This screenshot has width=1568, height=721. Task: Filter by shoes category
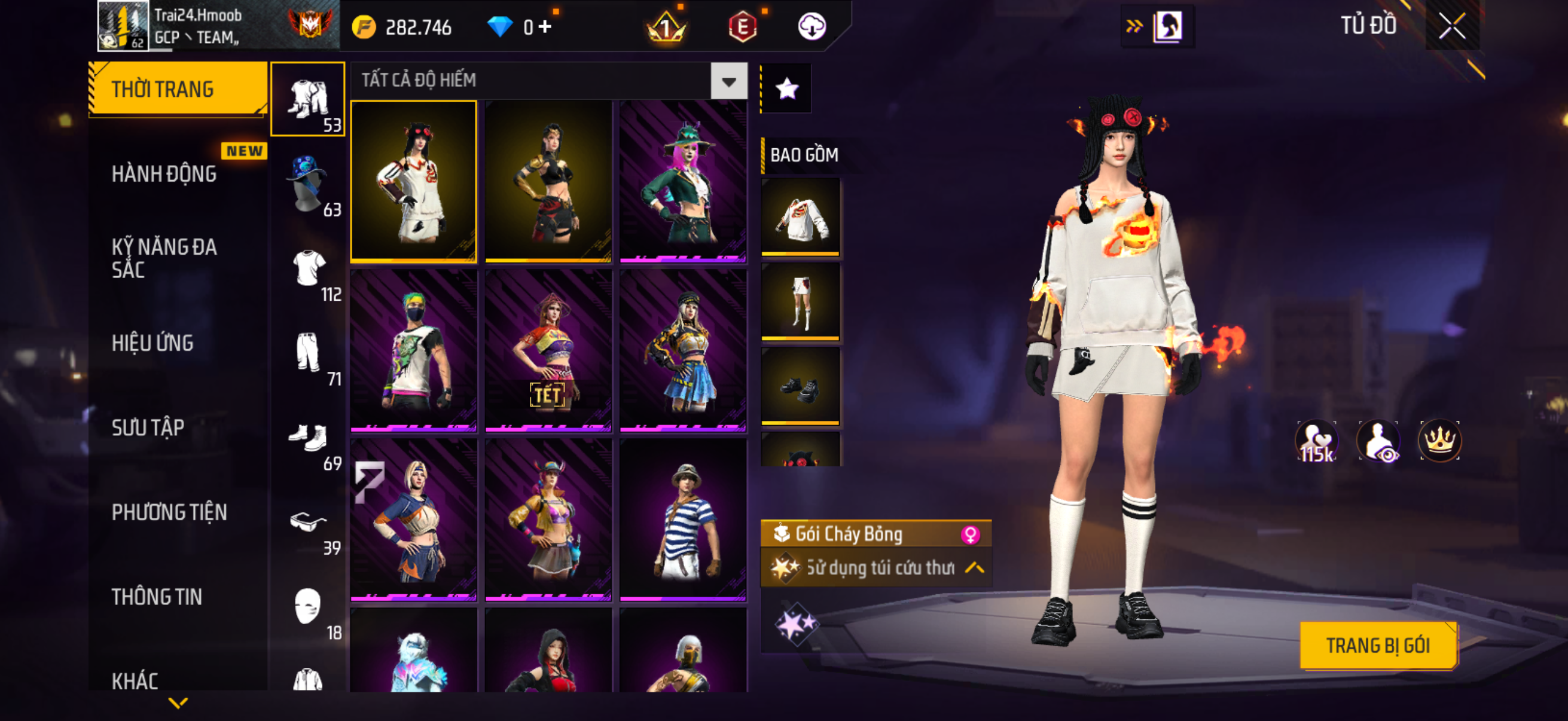308,438
